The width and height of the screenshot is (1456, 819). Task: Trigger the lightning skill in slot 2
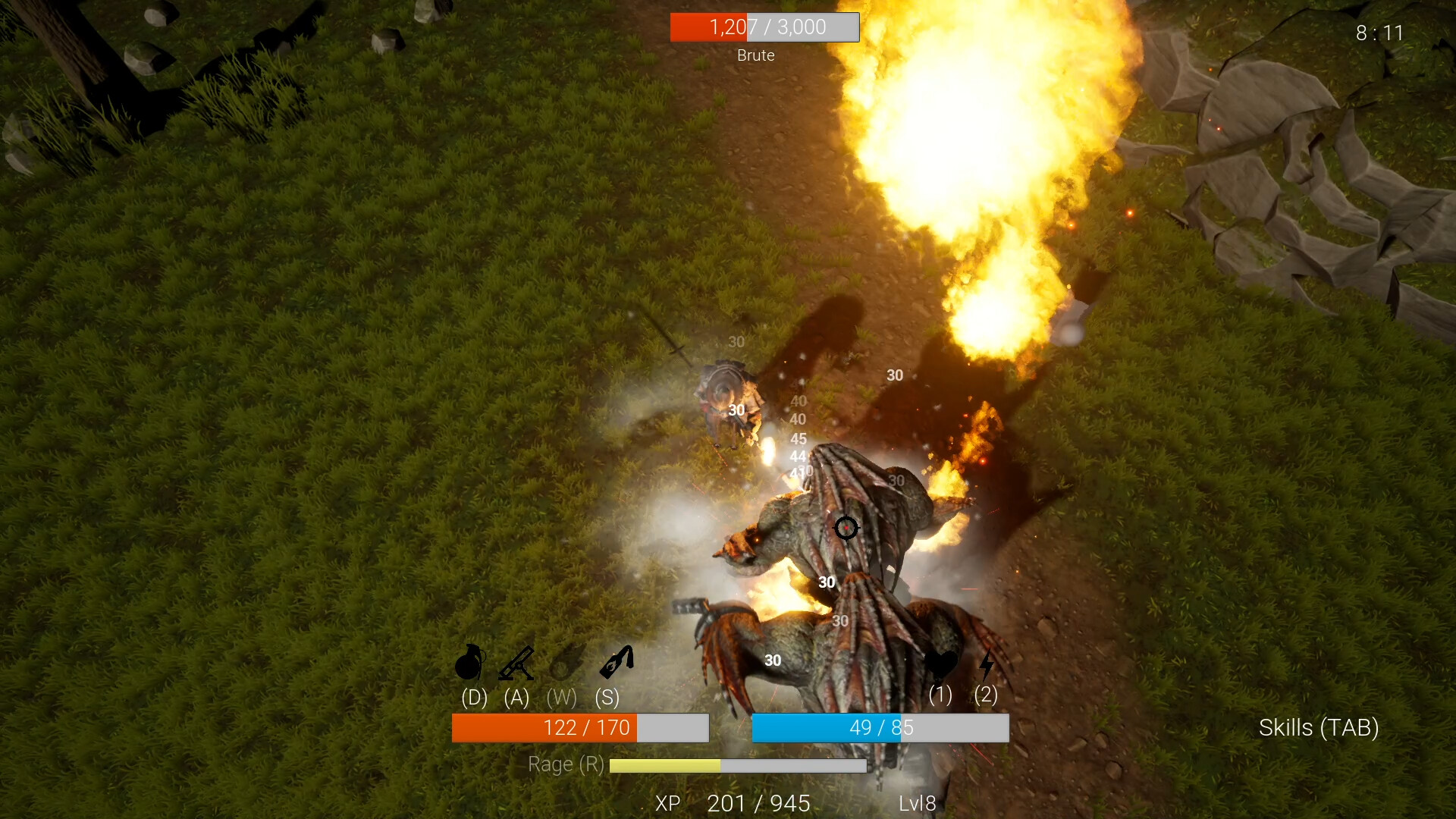pos(985,664)
